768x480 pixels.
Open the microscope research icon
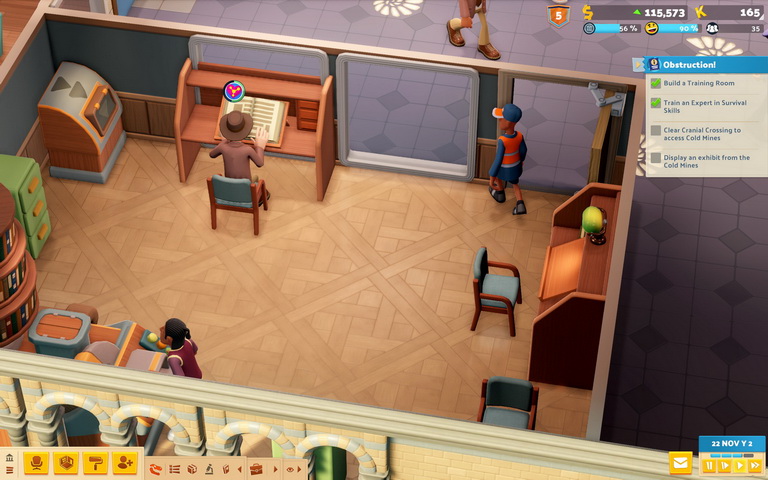pyautogui.click(x=209, y=468)
